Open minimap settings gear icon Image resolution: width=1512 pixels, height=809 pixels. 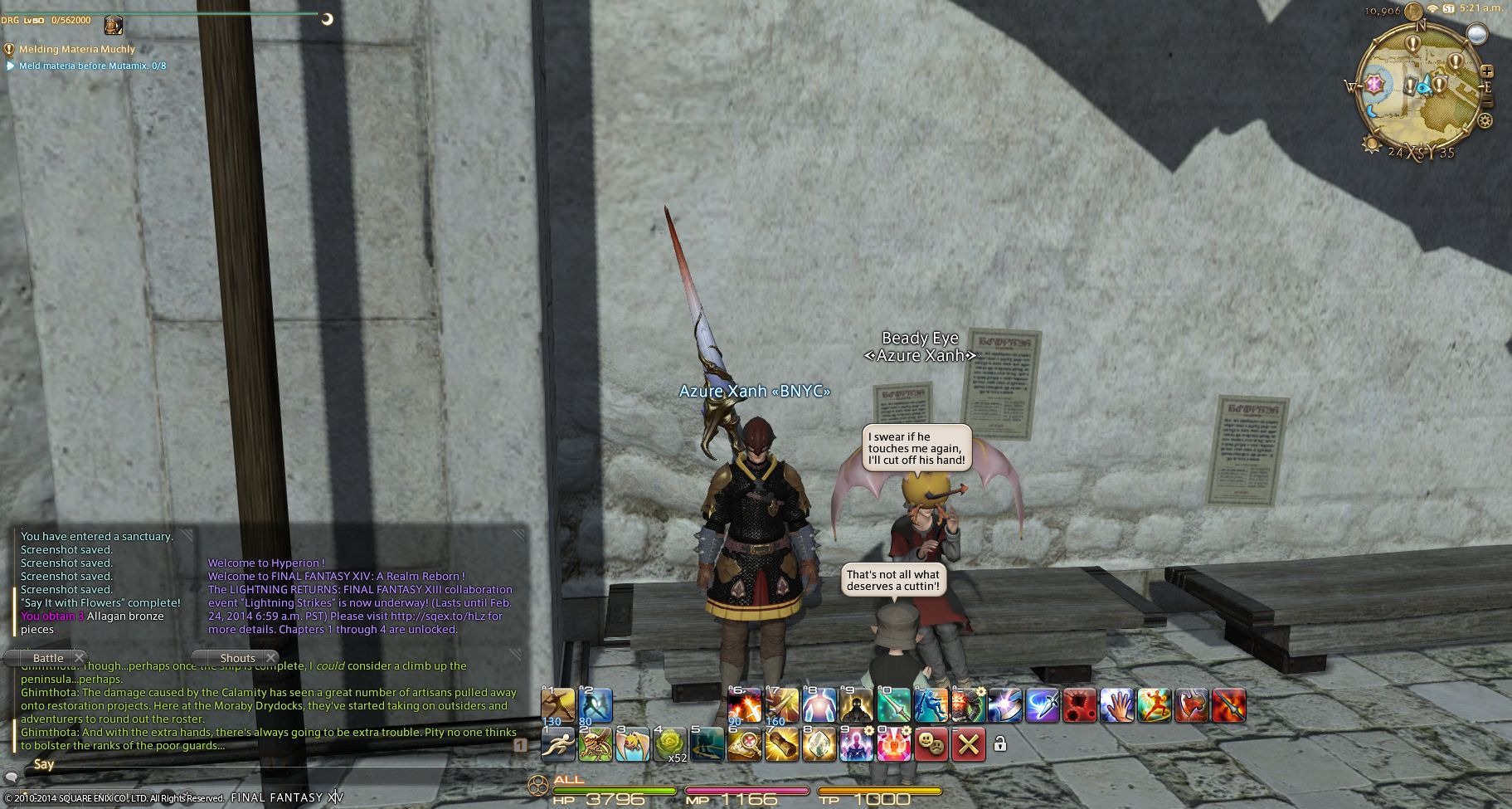(1485, 121)
